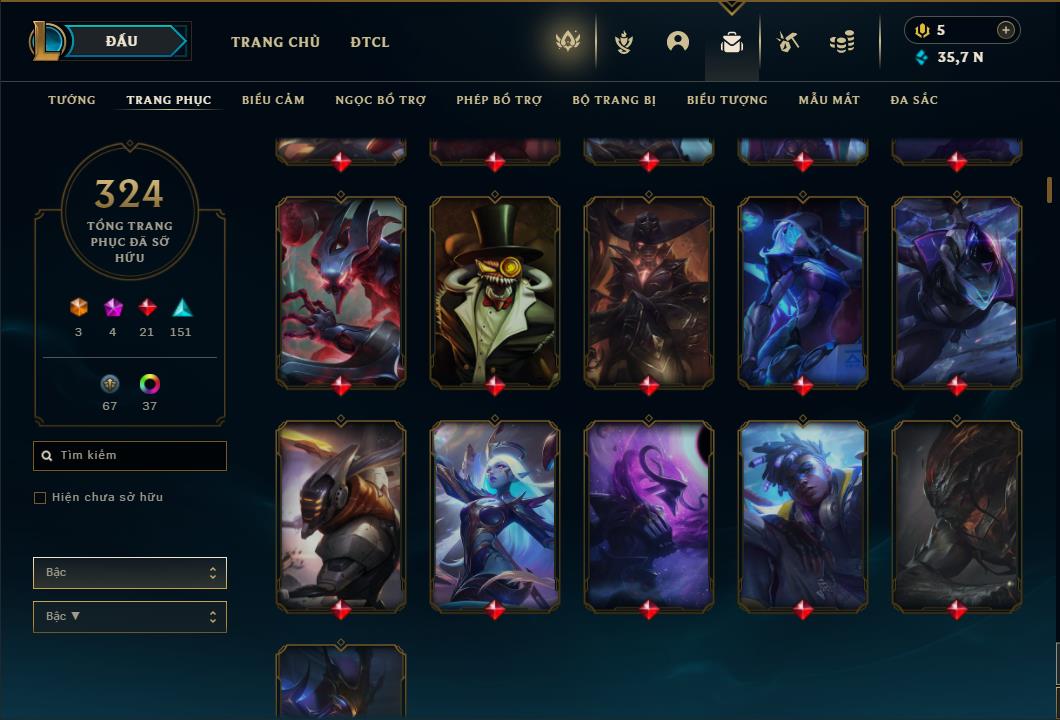Open the BIỂU TƯỢNG tab
This screenshot has width=1060, height=720.
[727, 100]
